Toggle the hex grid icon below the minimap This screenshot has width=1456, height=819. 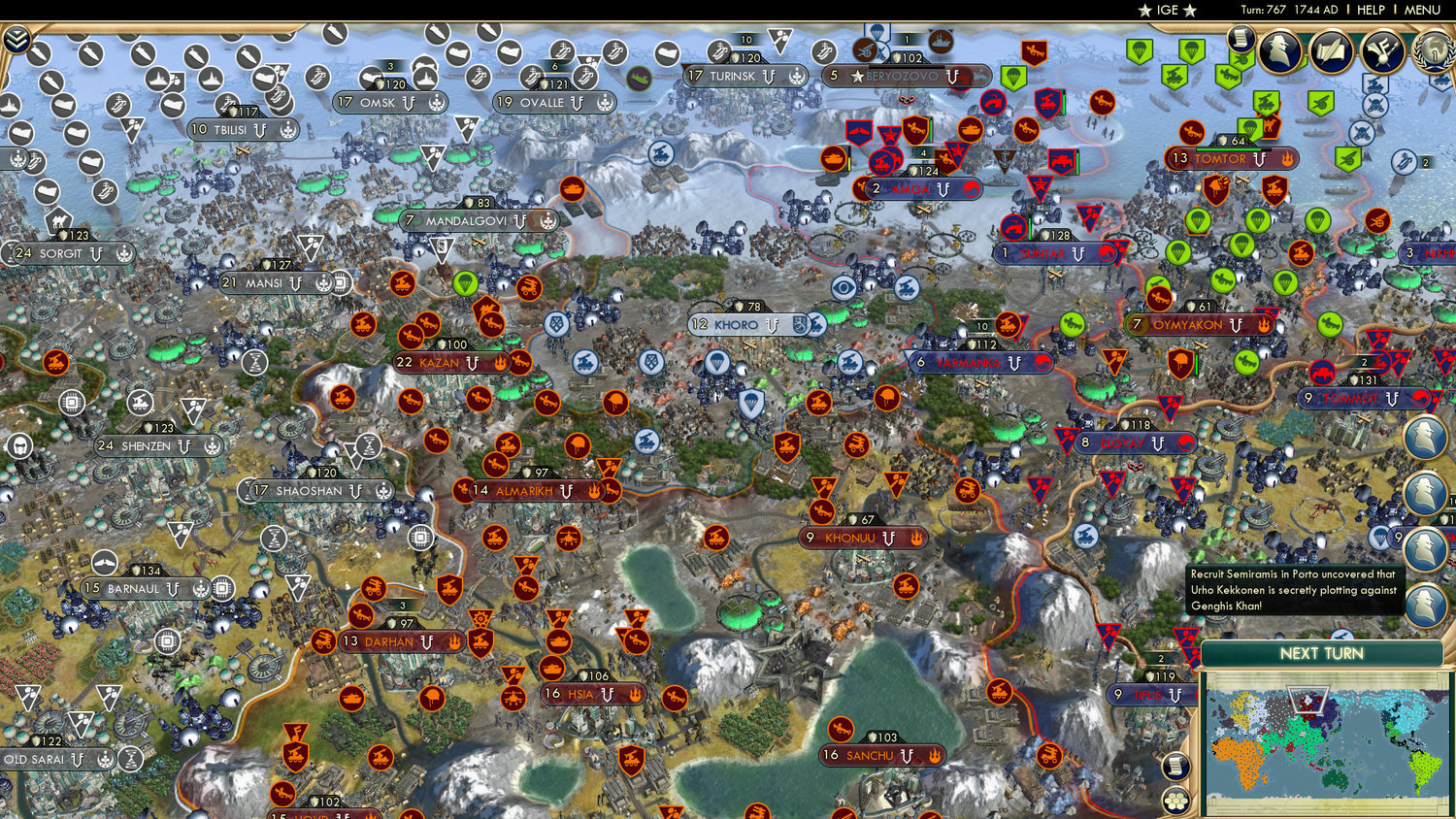pos(1175,801)
